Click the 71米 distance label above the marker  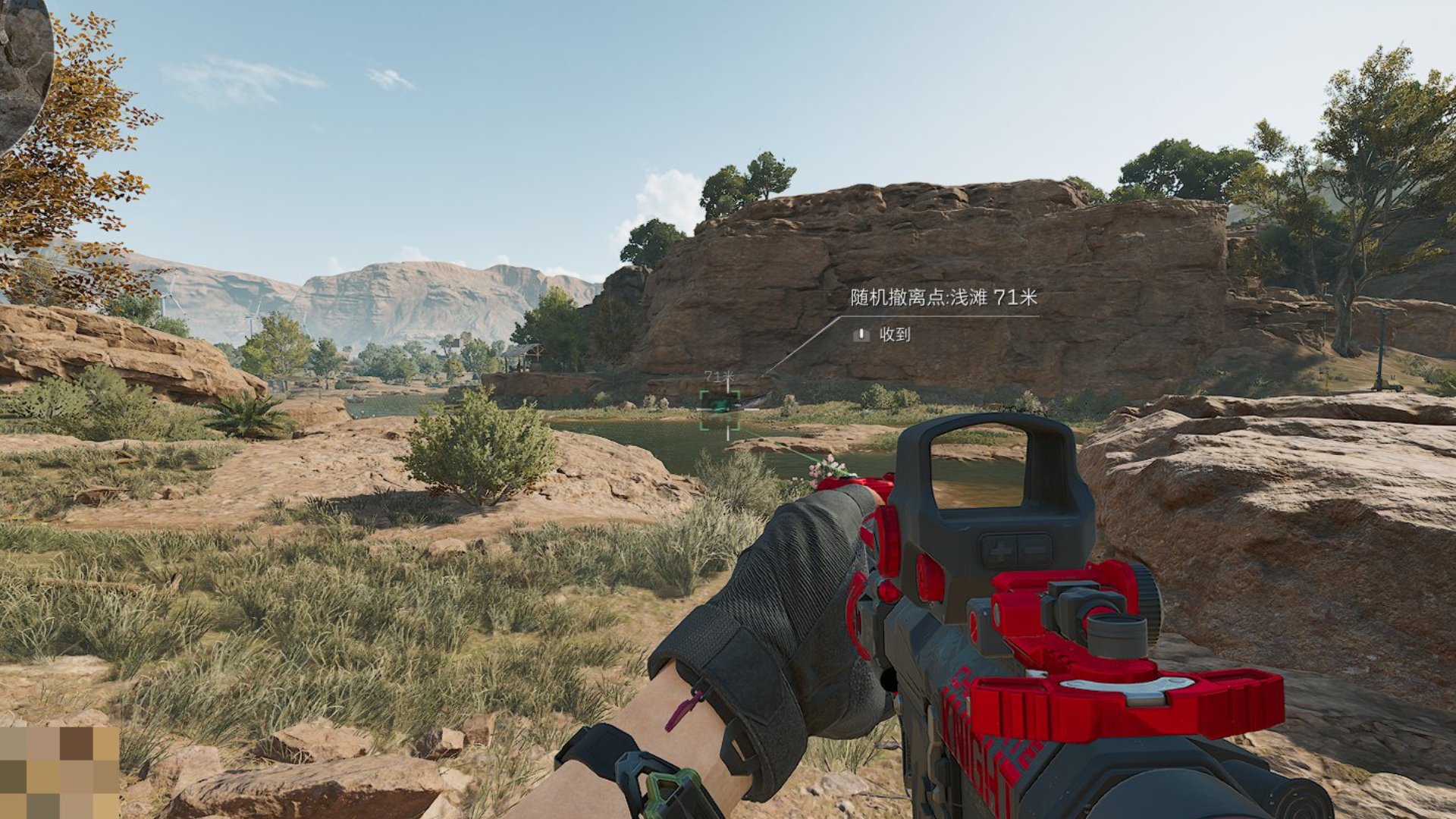(719, 376)
